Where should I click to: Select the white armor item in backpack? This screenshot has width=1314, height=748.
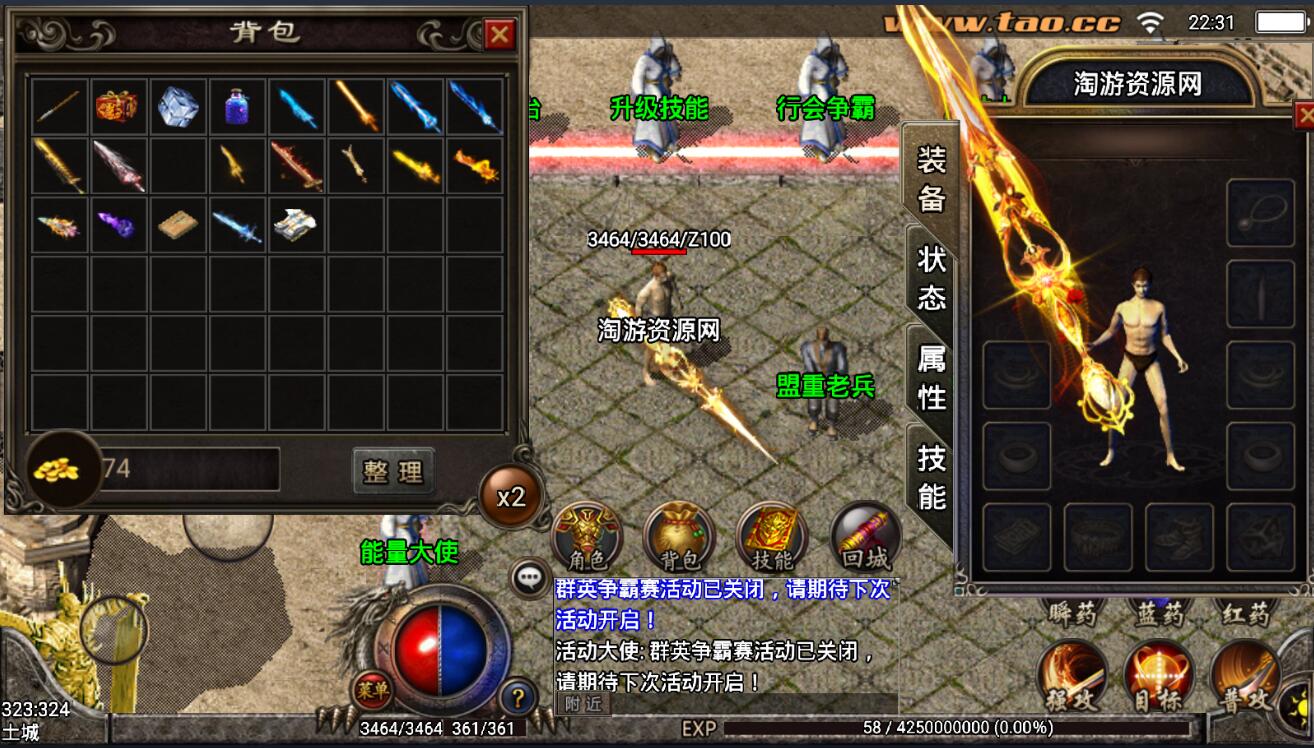coord(296,224)
